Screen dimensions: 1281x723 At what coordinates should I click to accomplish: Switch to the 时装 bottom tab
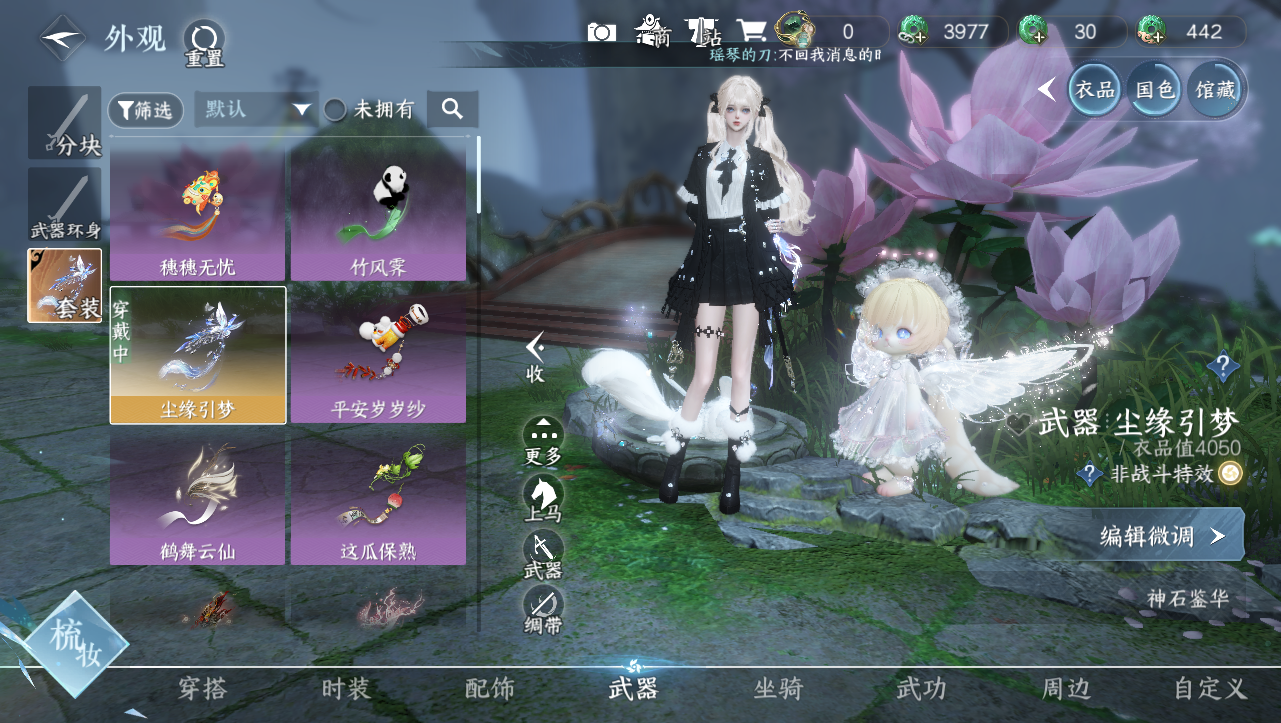click(346, 689)
